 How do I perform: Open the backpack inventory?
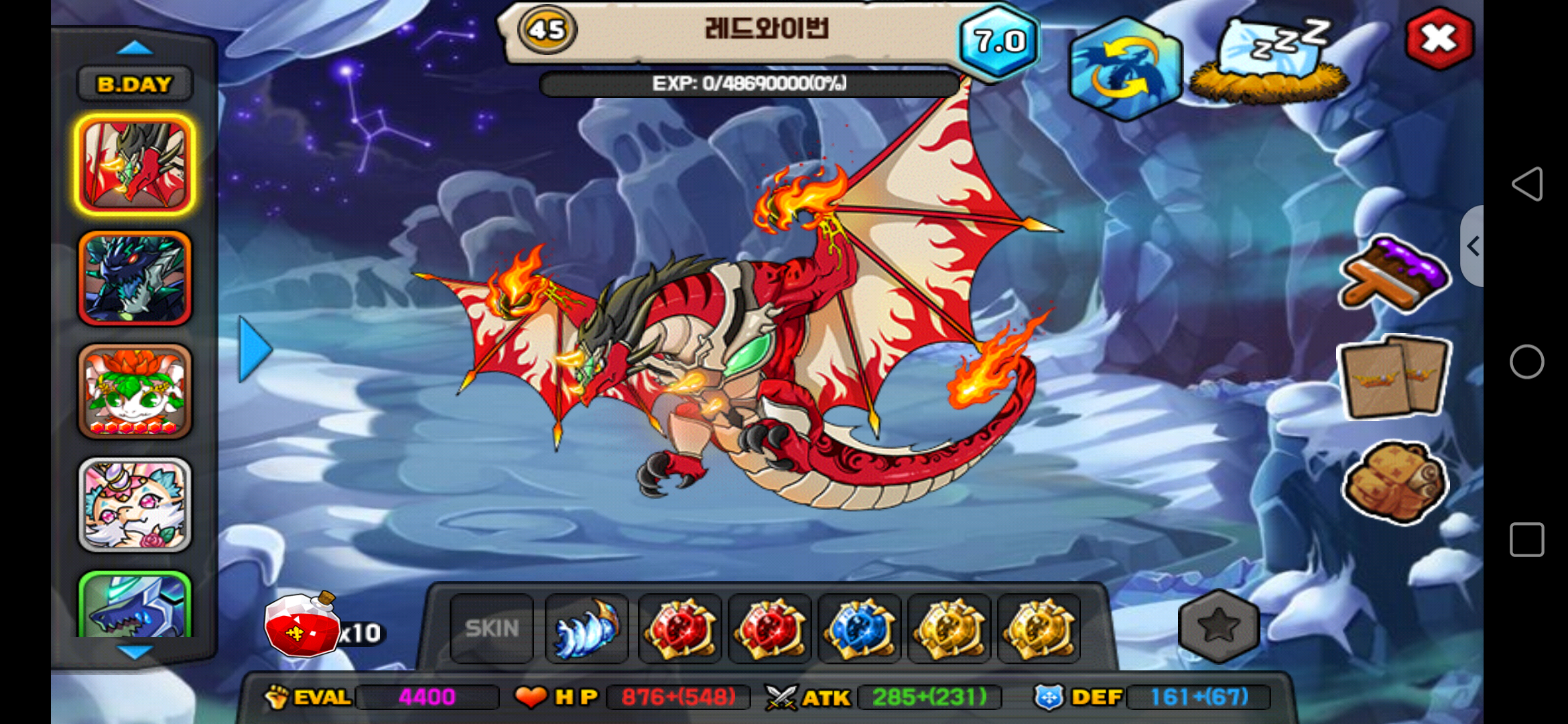(1394, 481)
